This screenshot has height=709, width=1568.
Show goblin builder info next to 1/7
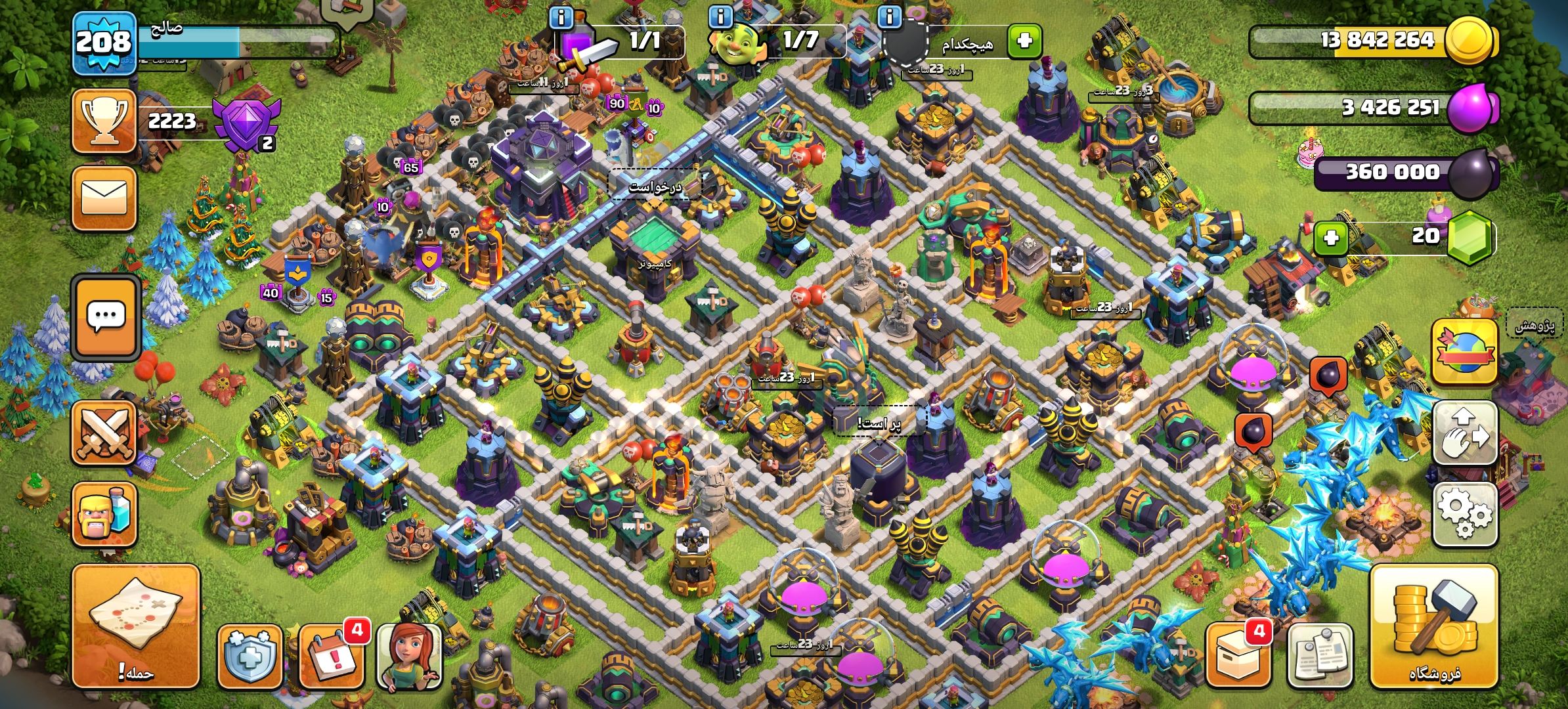(x=721, y=17)
